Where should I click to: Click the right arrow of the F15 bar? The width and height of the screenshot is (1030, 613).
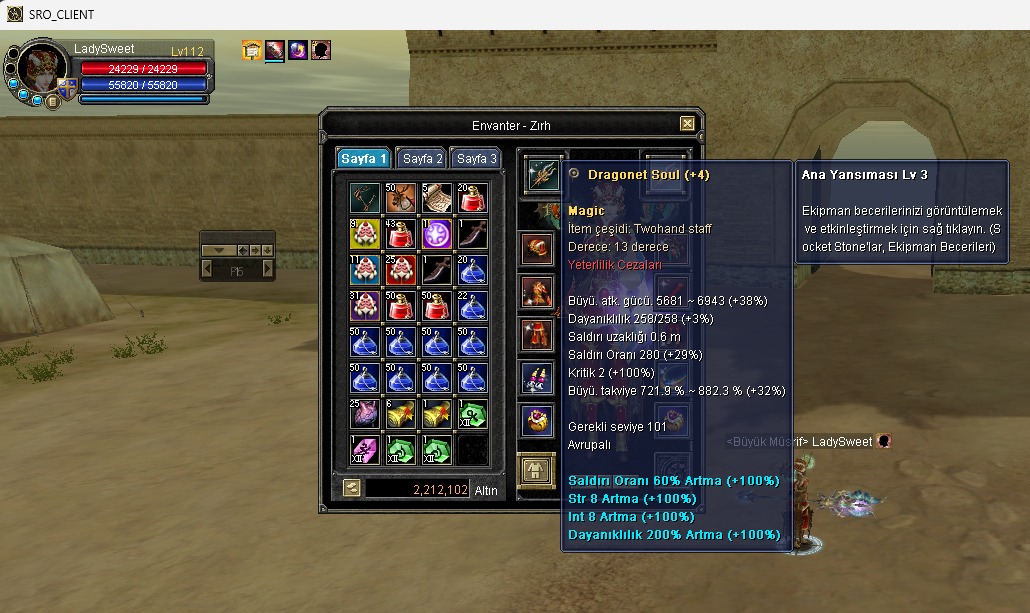coord(268,270)
